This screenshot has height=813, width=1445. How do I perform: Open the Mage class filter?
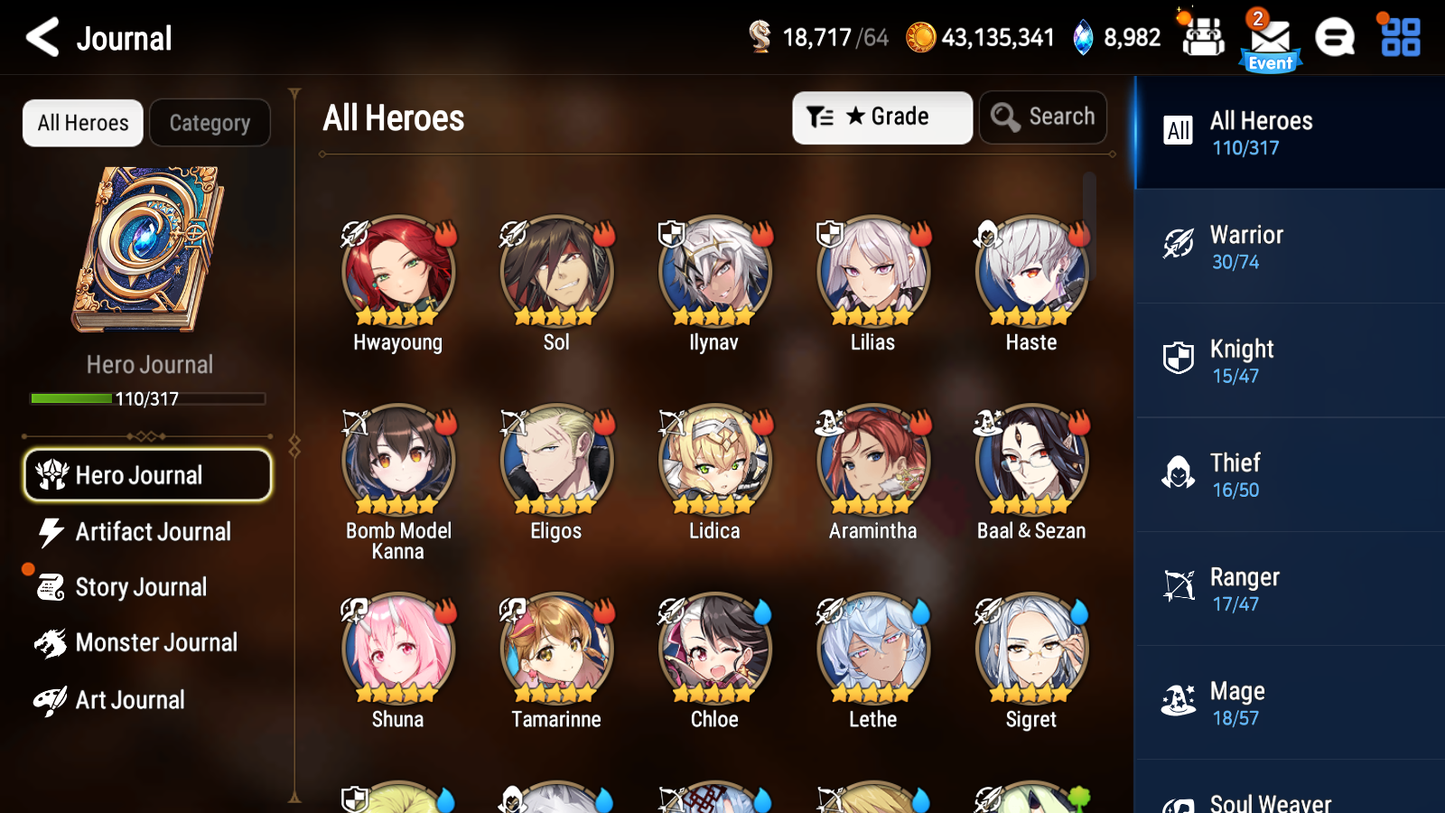[x=1289, y=702]
